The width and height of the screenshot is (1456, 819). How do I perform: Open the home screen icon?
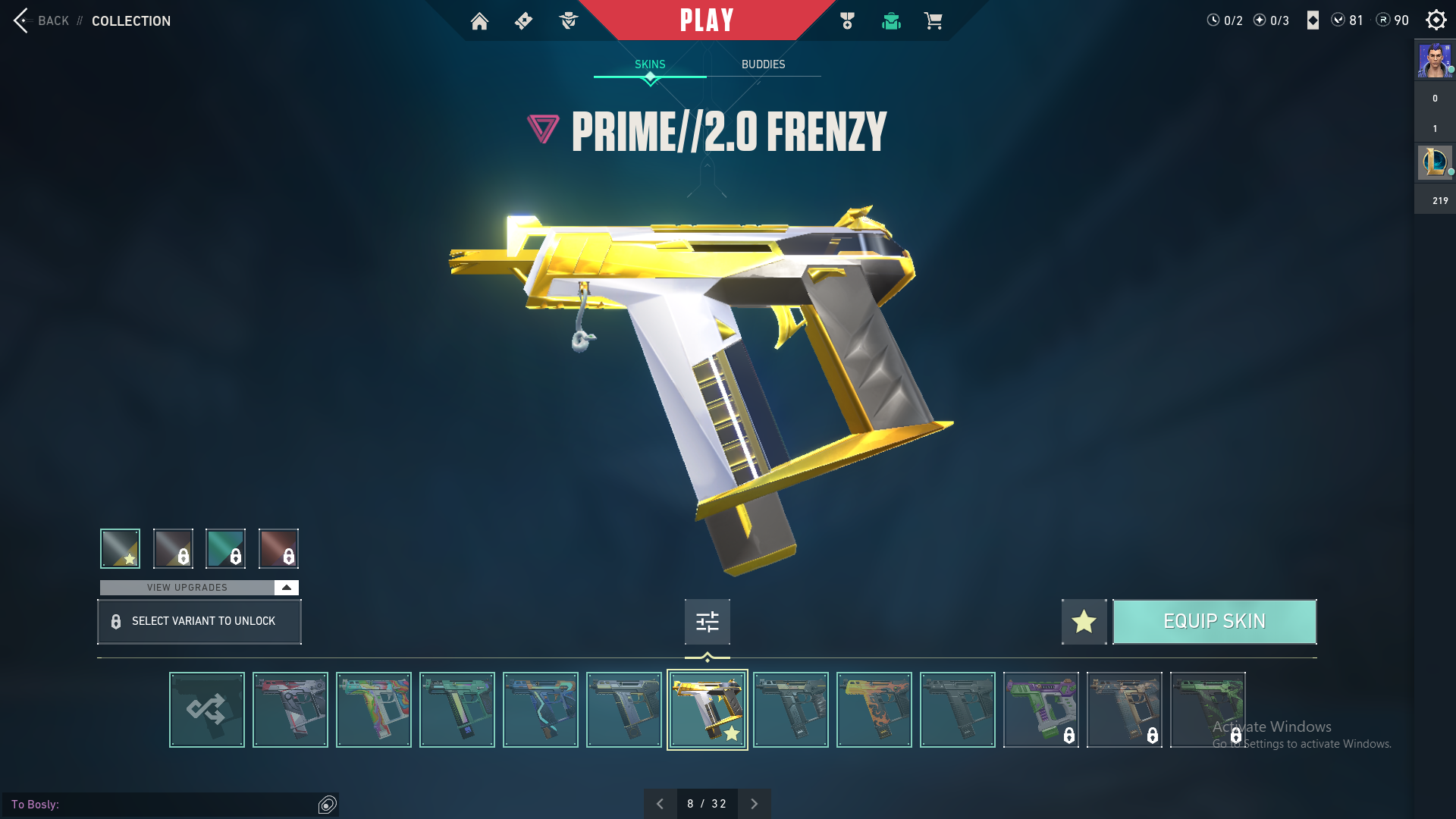point(479,21)
